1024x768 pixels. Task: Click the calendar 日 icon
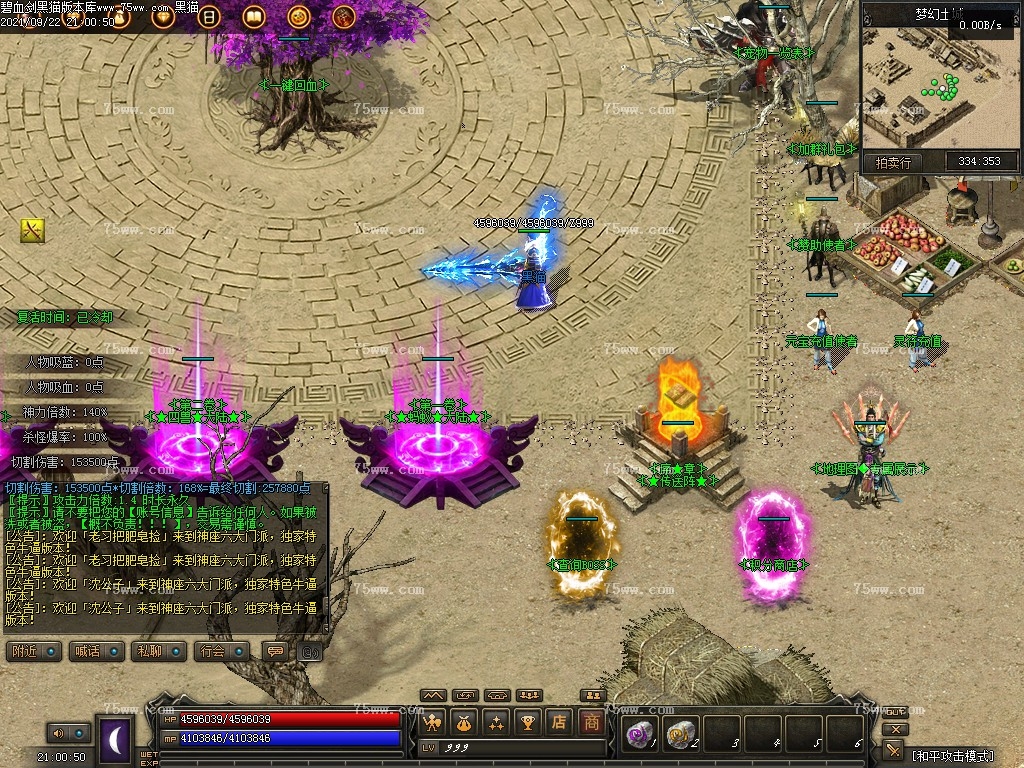point(209,16)
